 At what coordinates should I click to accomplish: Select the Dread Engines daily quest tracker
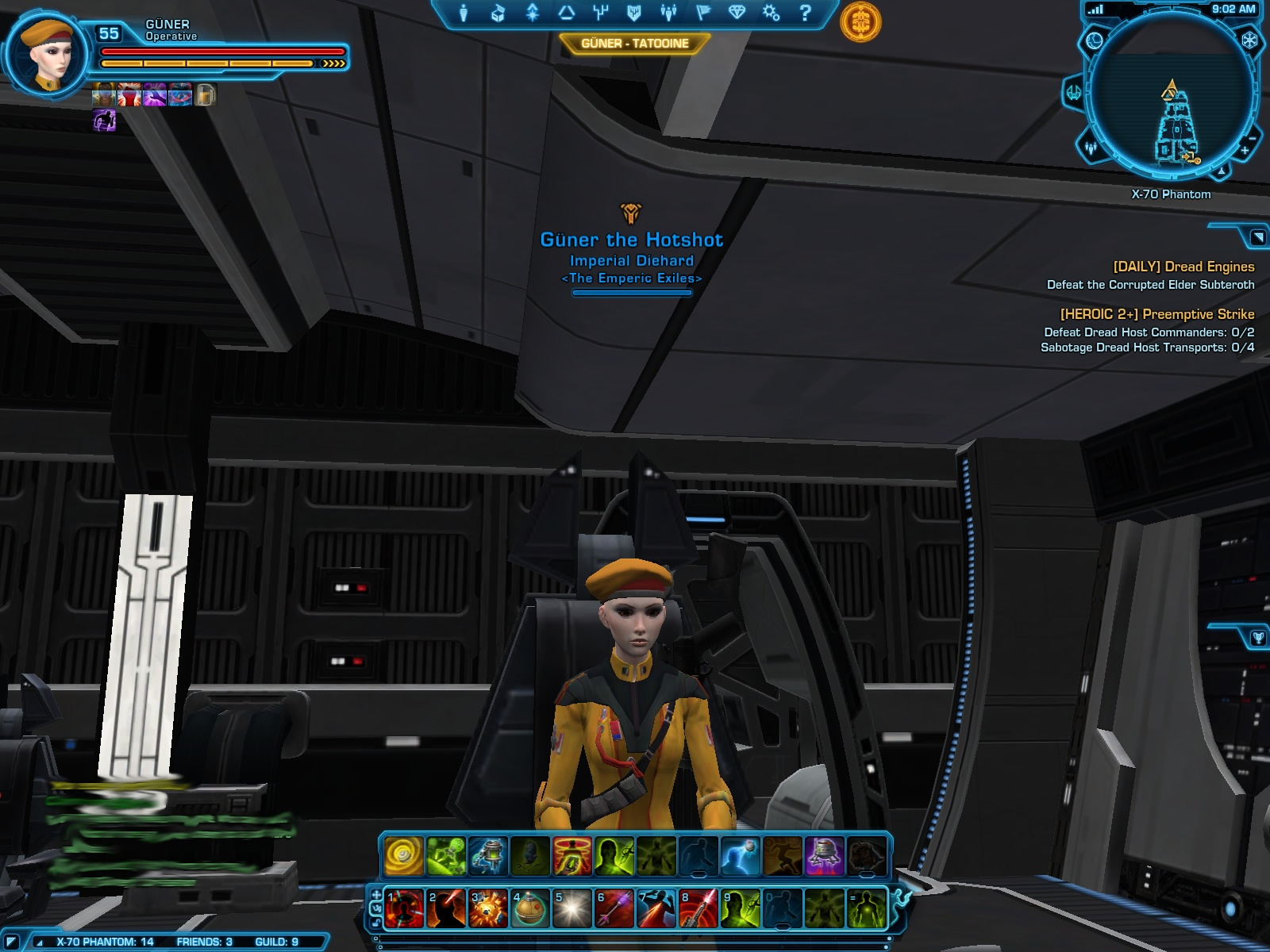click(x=1183, y=267)
